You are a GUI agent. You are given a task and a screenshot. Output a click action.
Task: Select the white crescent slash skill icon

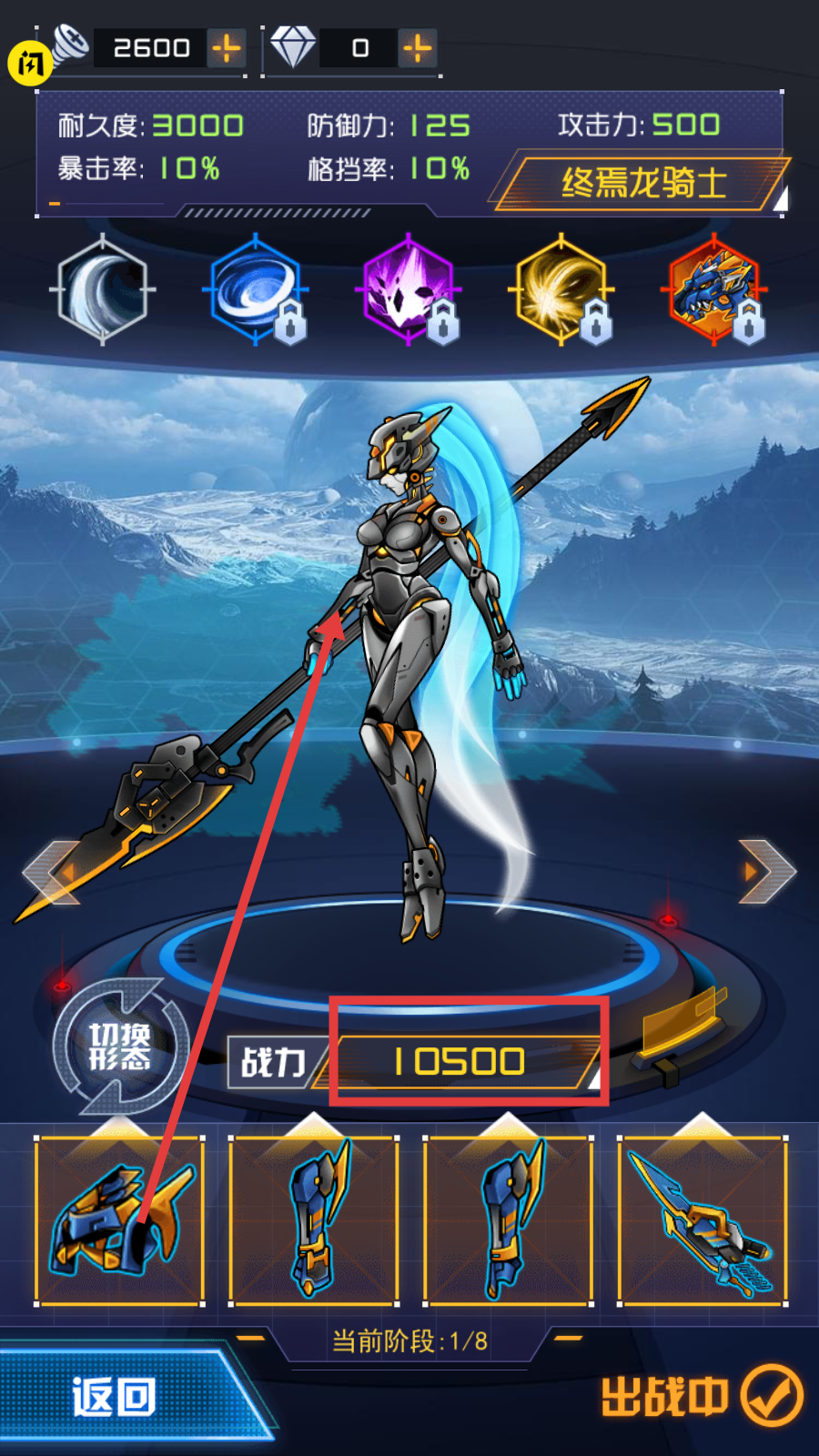point(103,289)
